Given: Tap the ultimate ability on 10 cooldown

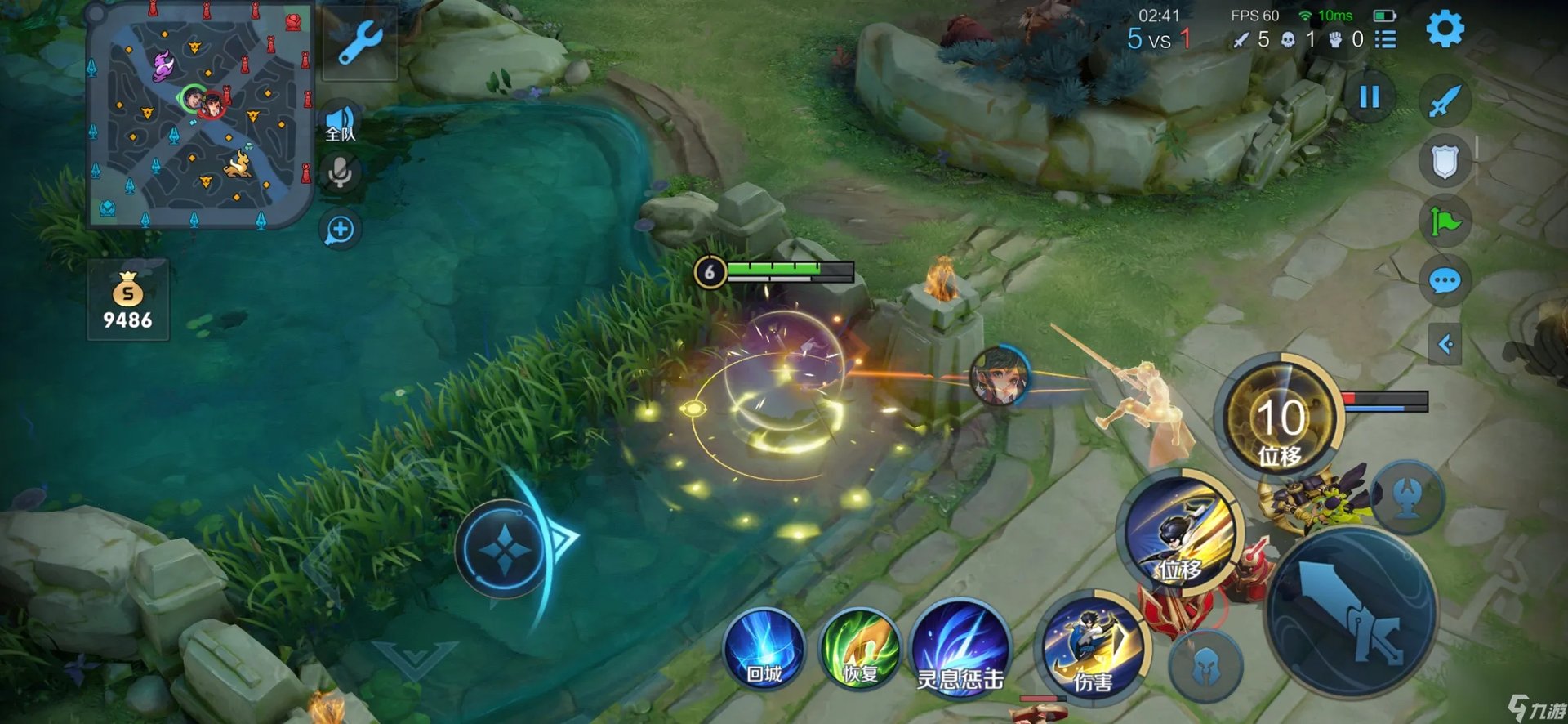Looking at the screenshot, I should (x=1280, y=418).
